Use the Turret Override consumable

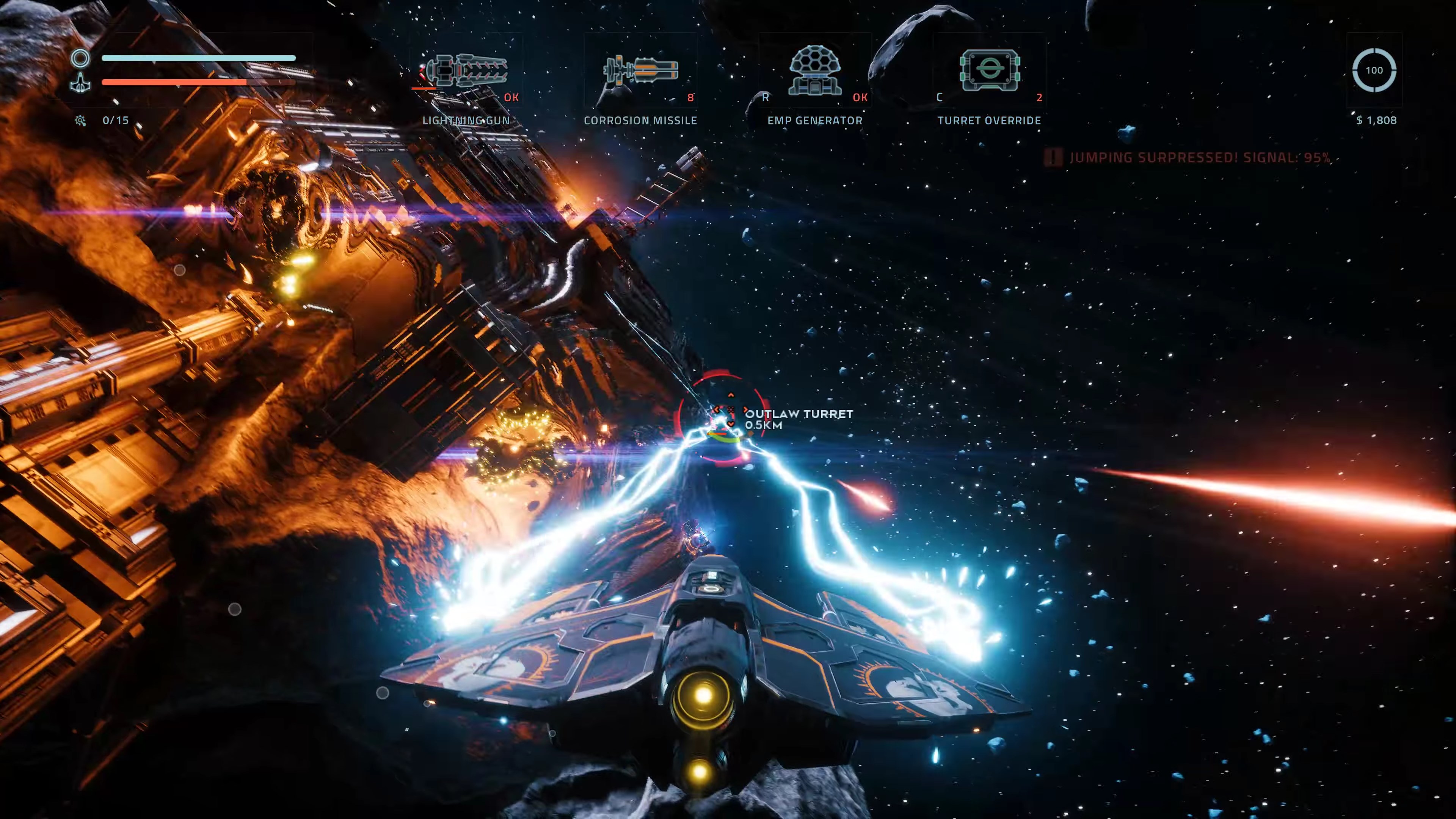[989, 72]
